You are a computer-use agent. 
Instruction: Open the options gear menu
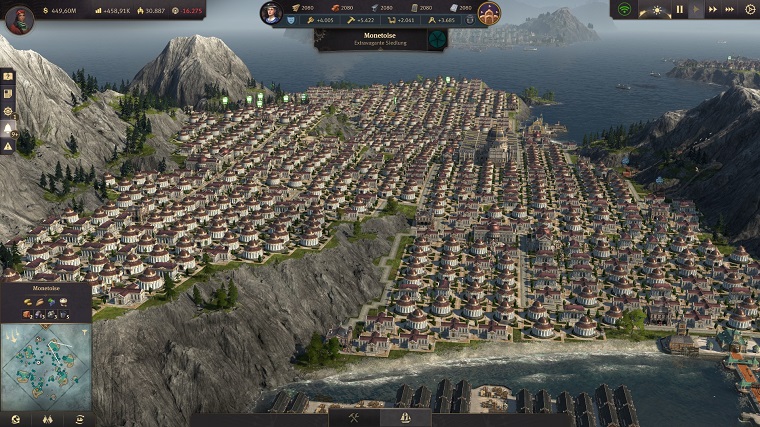tap(751, 10)
